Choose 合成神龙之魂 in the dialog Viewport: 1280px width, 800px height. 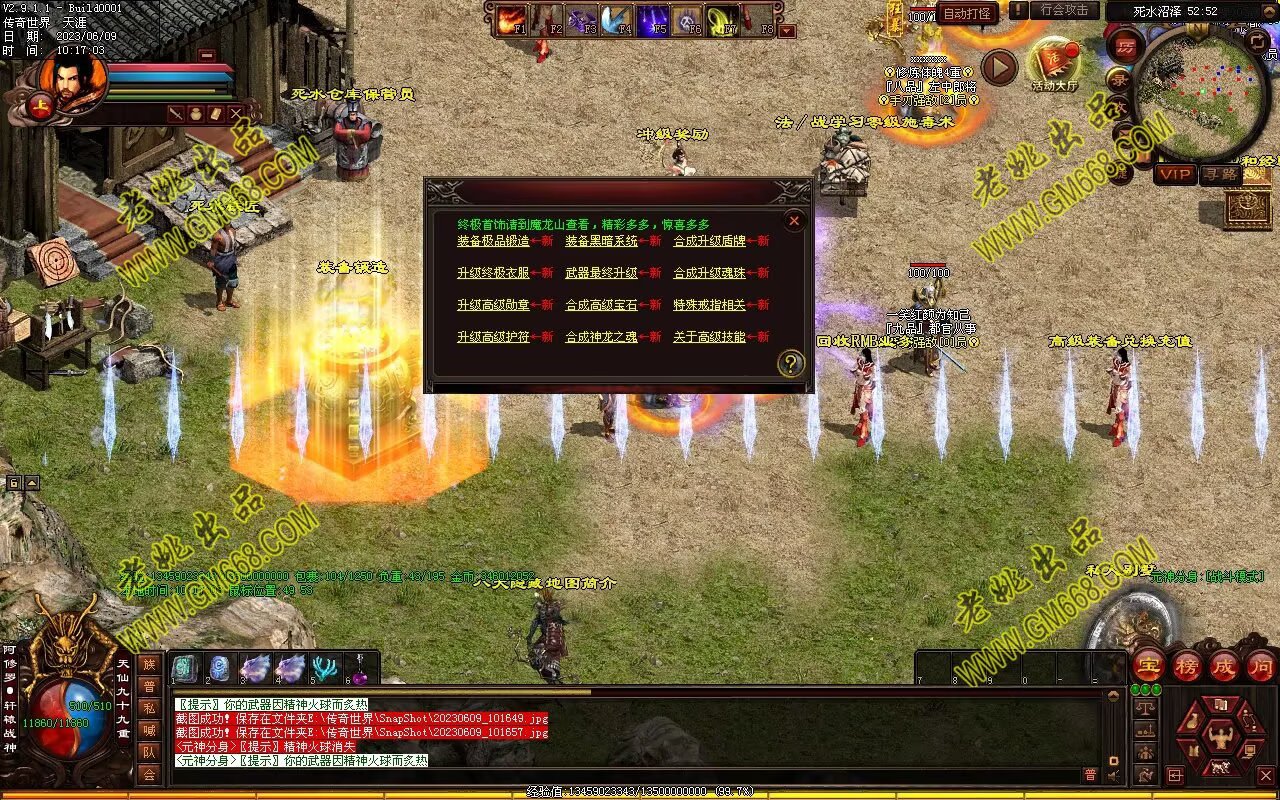coord(601,337)
